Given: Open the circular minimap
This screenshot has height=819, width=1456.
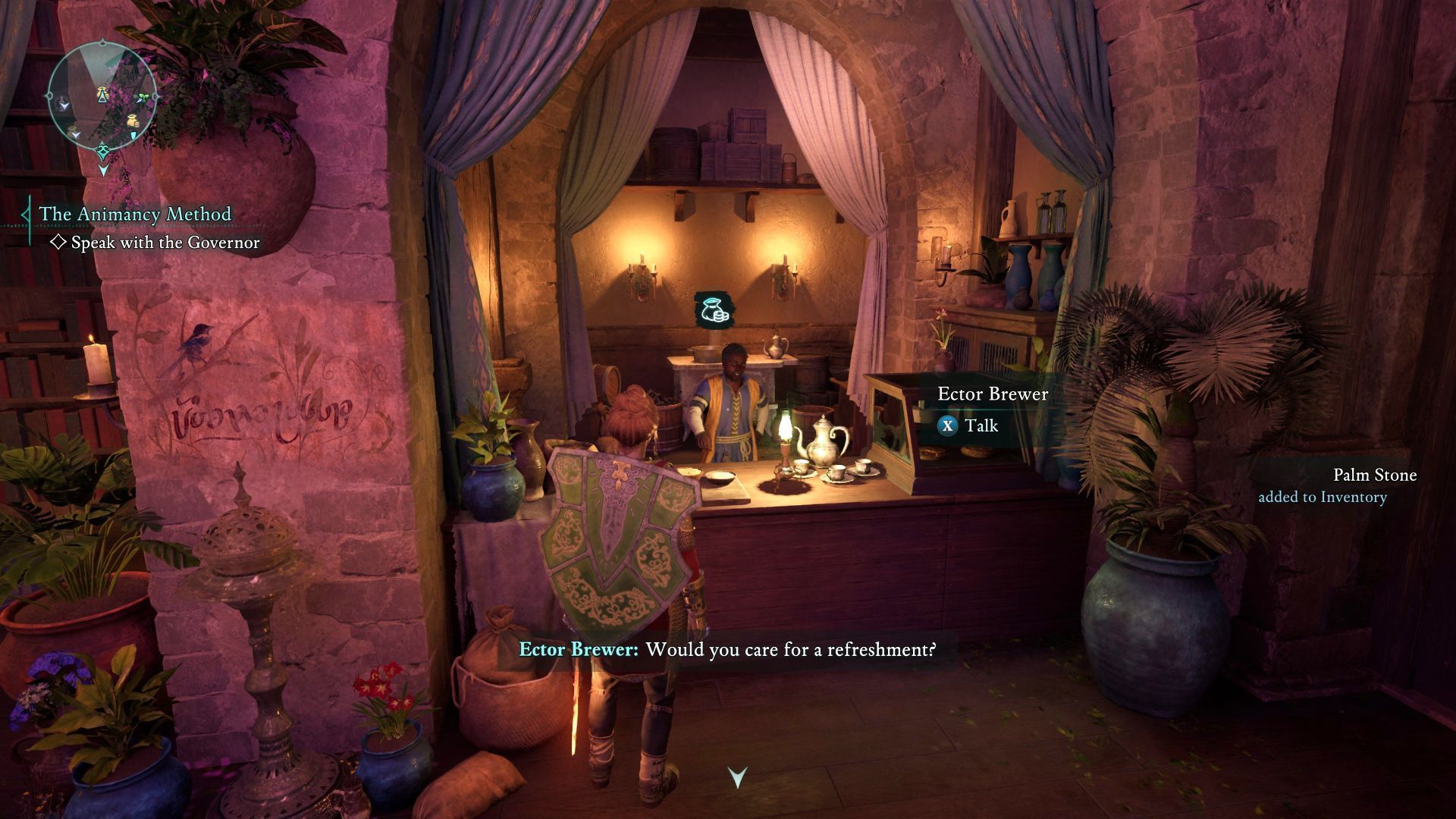Looking at the screenshot, I should [x=102, y=97].
